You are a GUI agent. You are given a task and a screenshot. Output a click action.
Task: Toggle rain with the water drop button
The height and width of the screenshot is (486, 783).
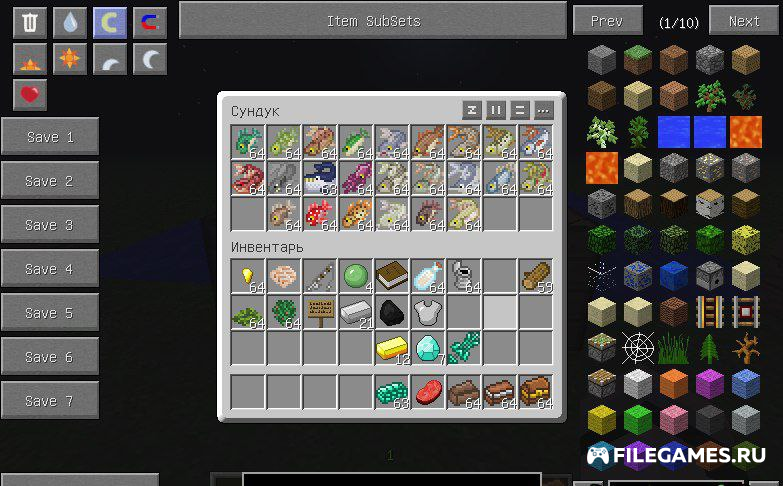pos(69,23)
